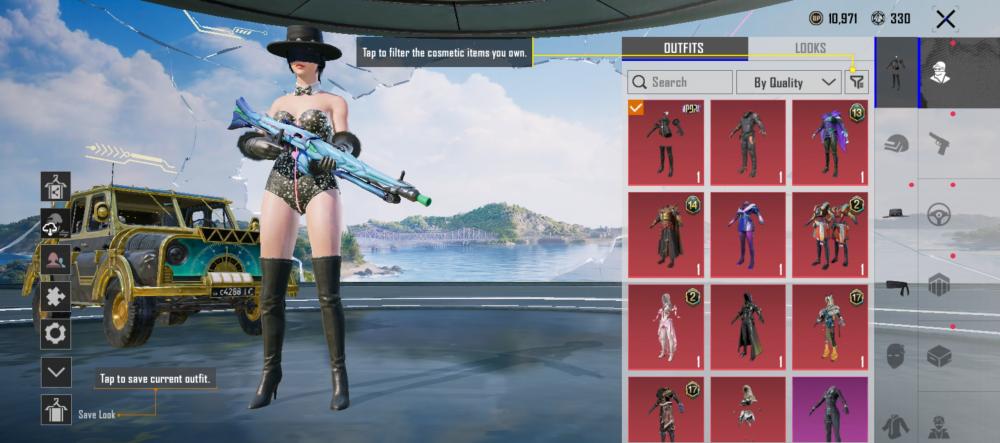
Task: Choose the outfit on purple background
Action: (829, 409)
